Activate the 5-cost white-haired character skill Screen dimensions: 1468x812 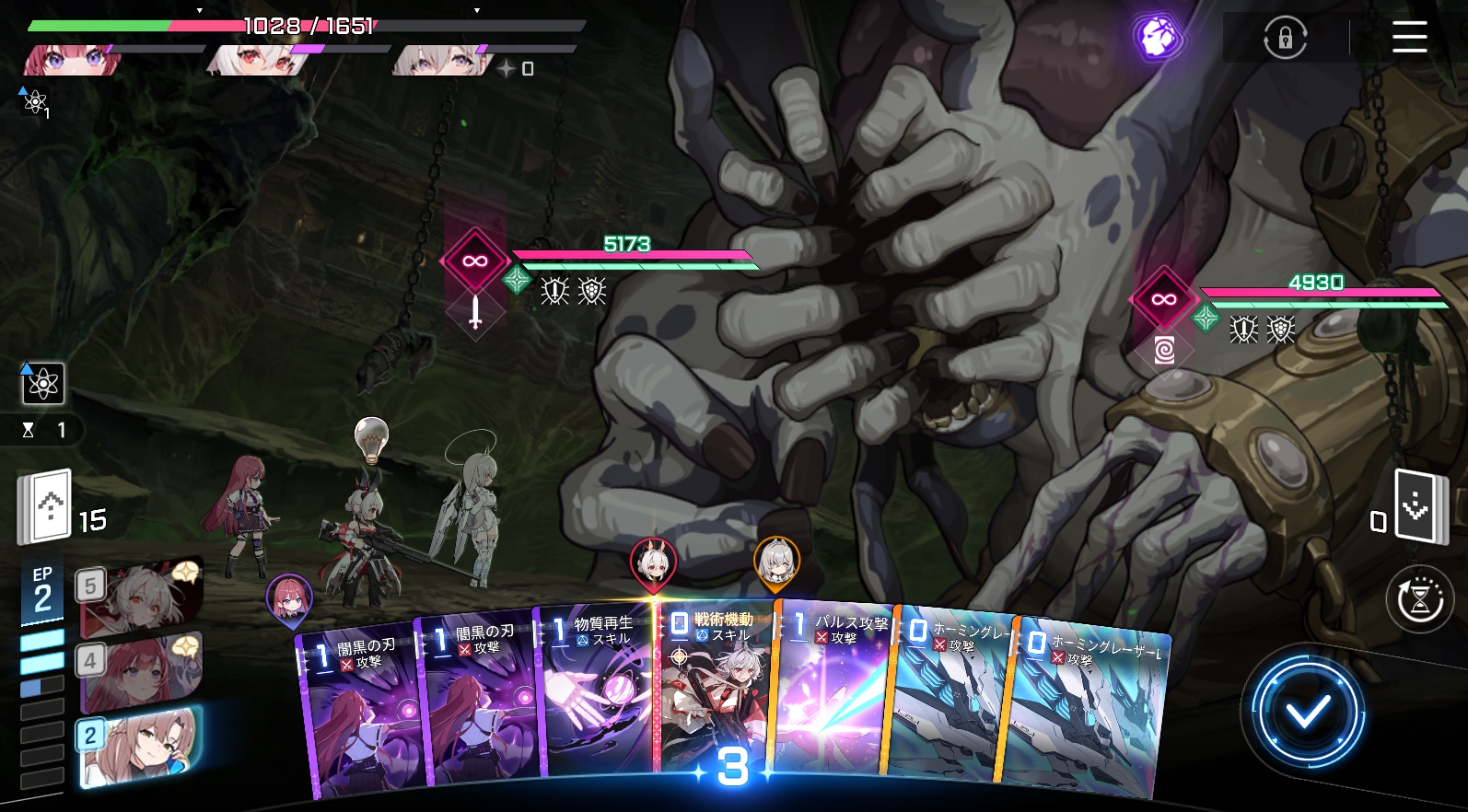pos(140,599)
